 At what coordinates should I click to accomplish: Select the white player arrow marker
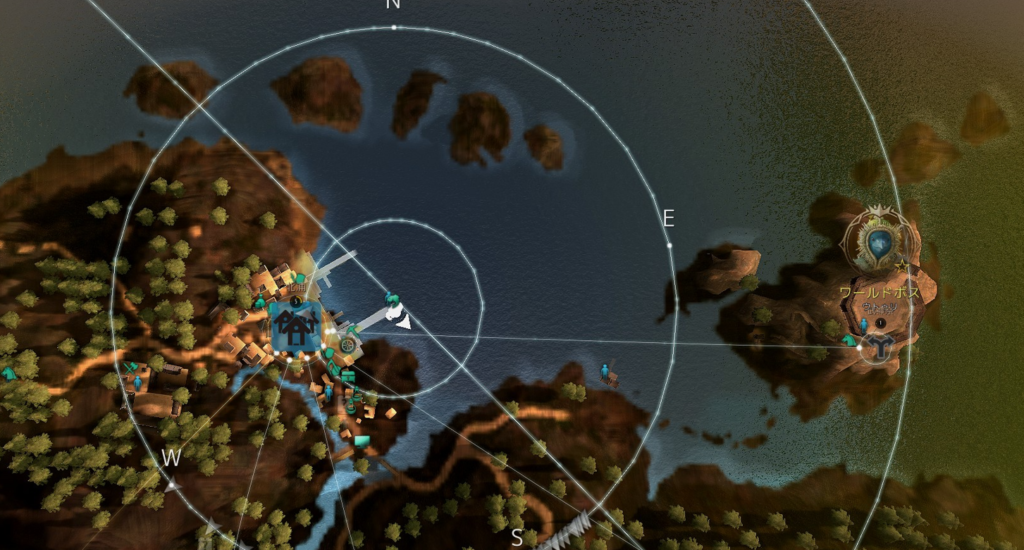[403, 321]
